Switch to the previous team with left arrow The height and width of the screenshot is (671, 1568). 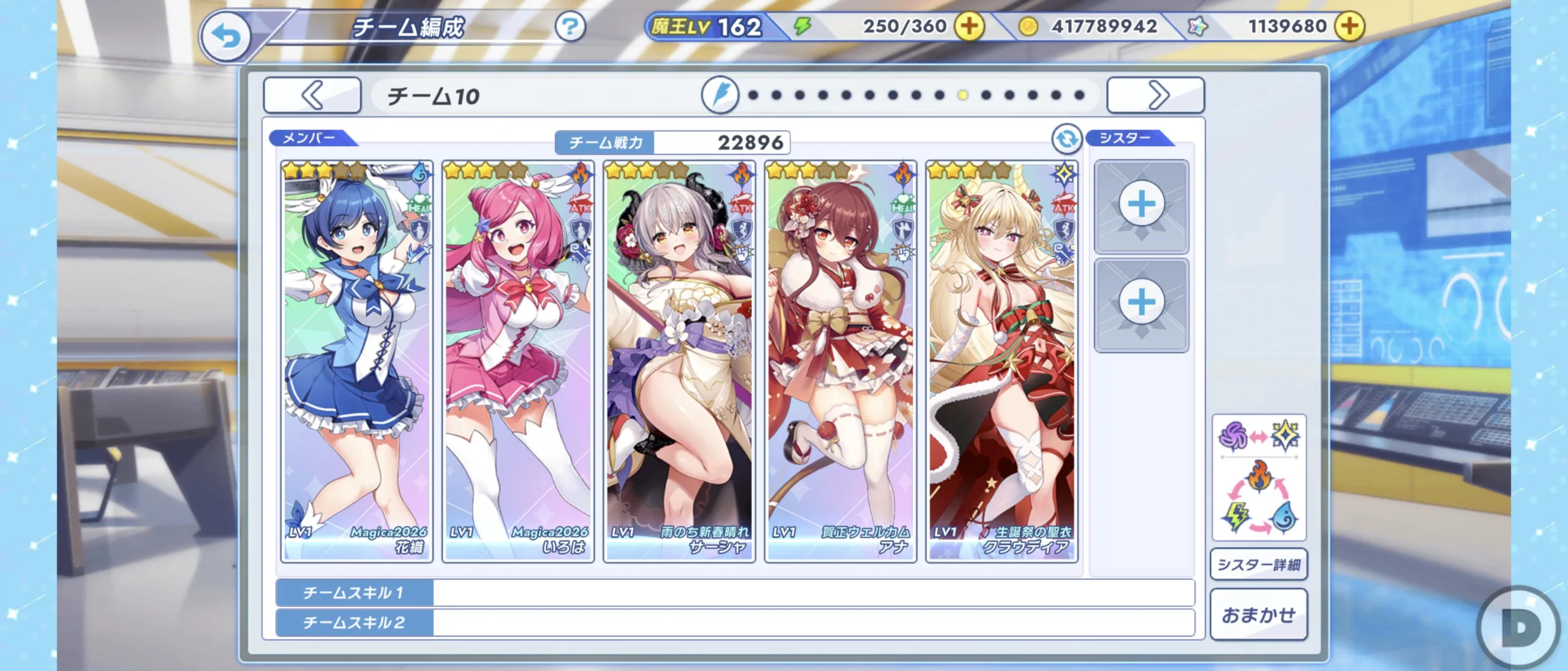tap(312, 96)
